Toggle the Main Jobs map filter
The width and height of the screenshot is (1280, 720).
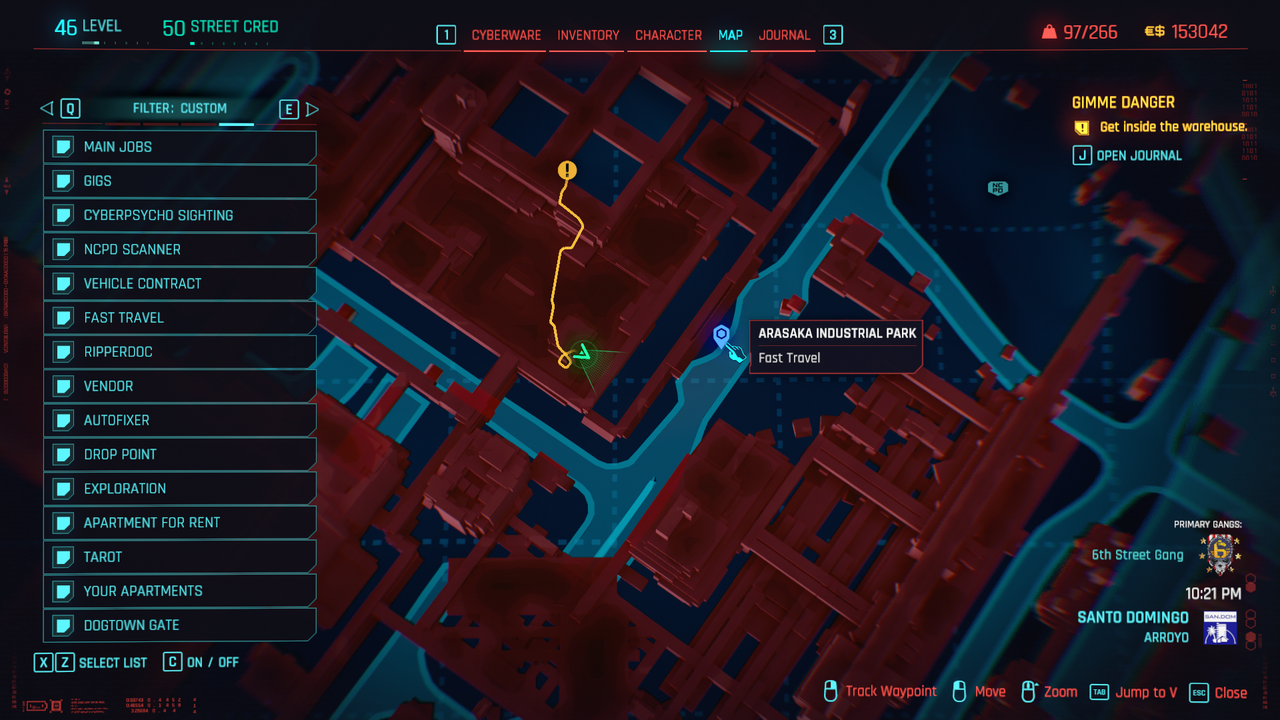pos(180,147)
